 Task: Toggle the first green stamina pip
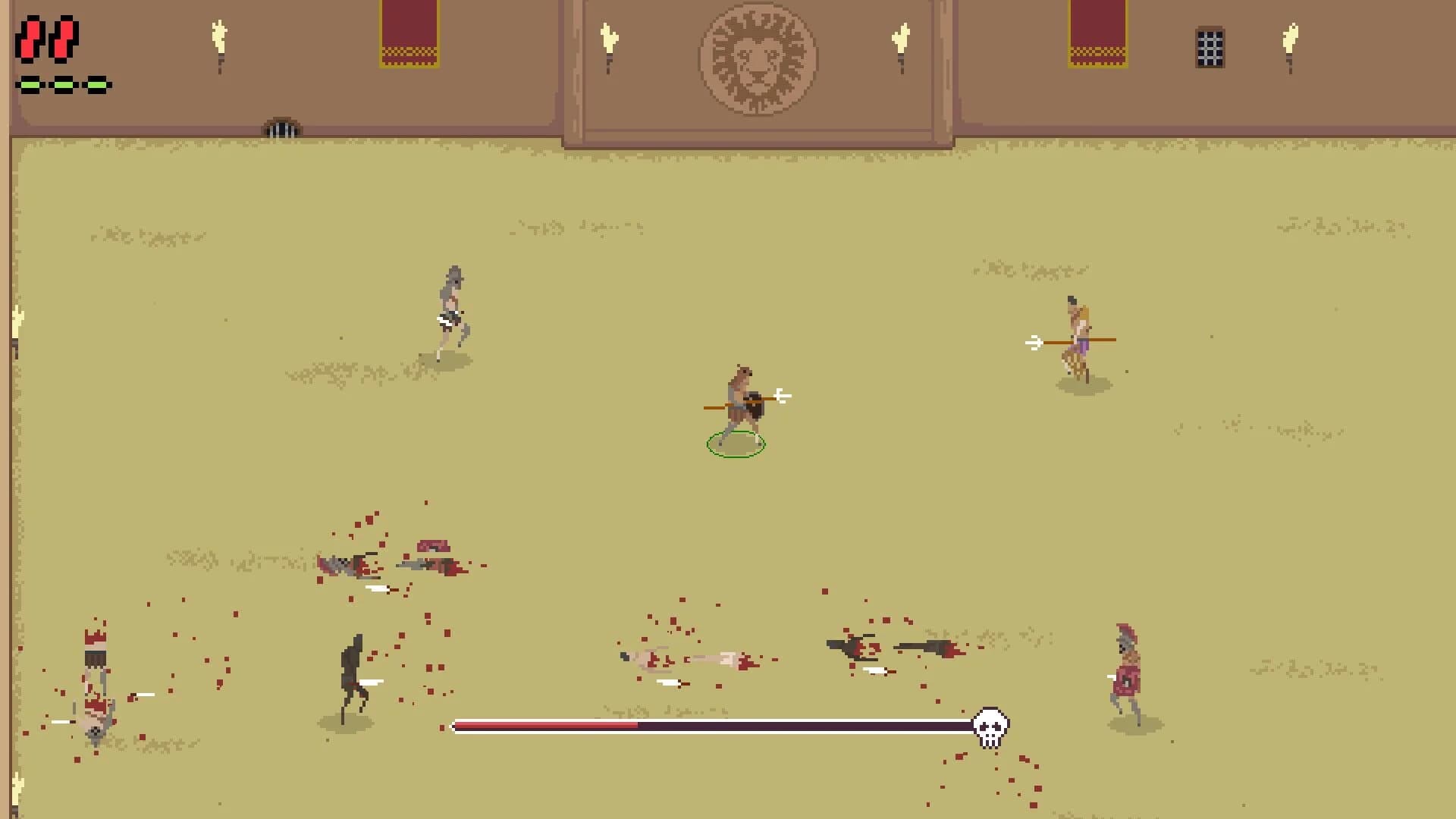30,85
